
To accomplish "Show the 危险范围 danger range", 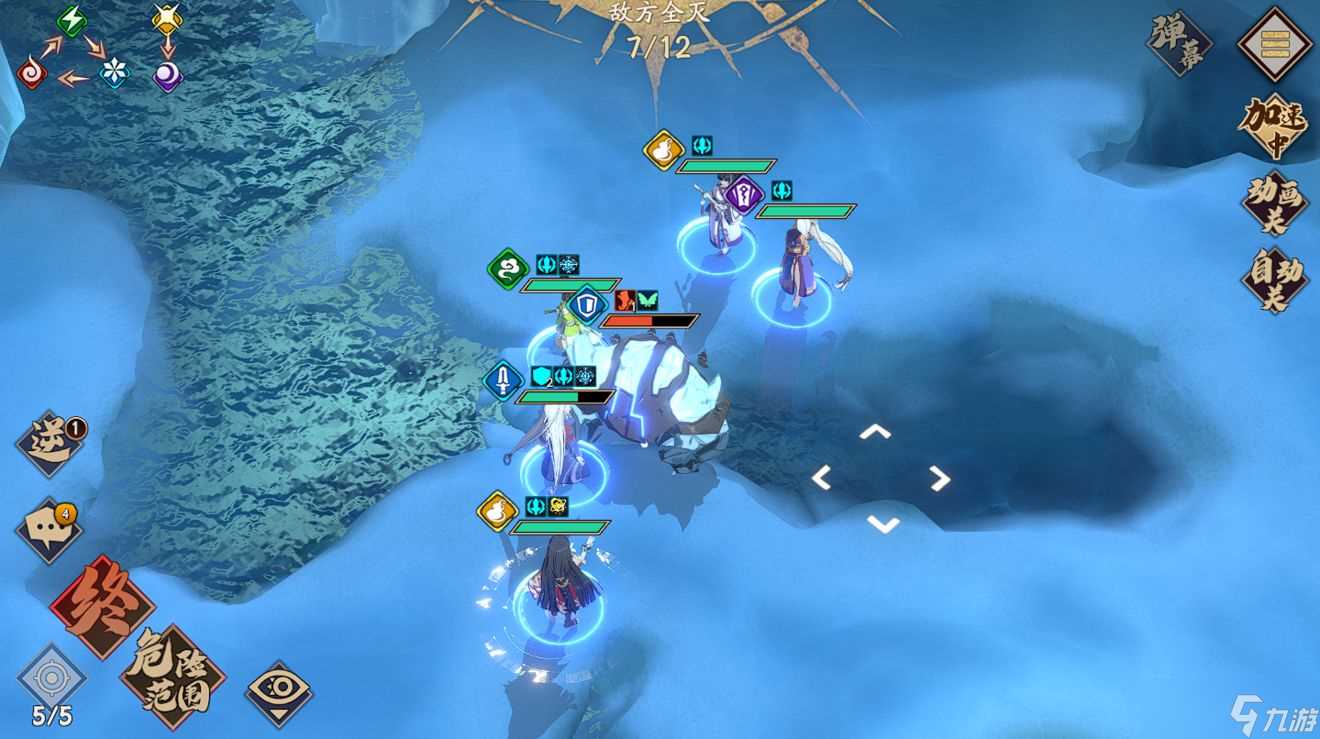I will [x=172, y=677].
